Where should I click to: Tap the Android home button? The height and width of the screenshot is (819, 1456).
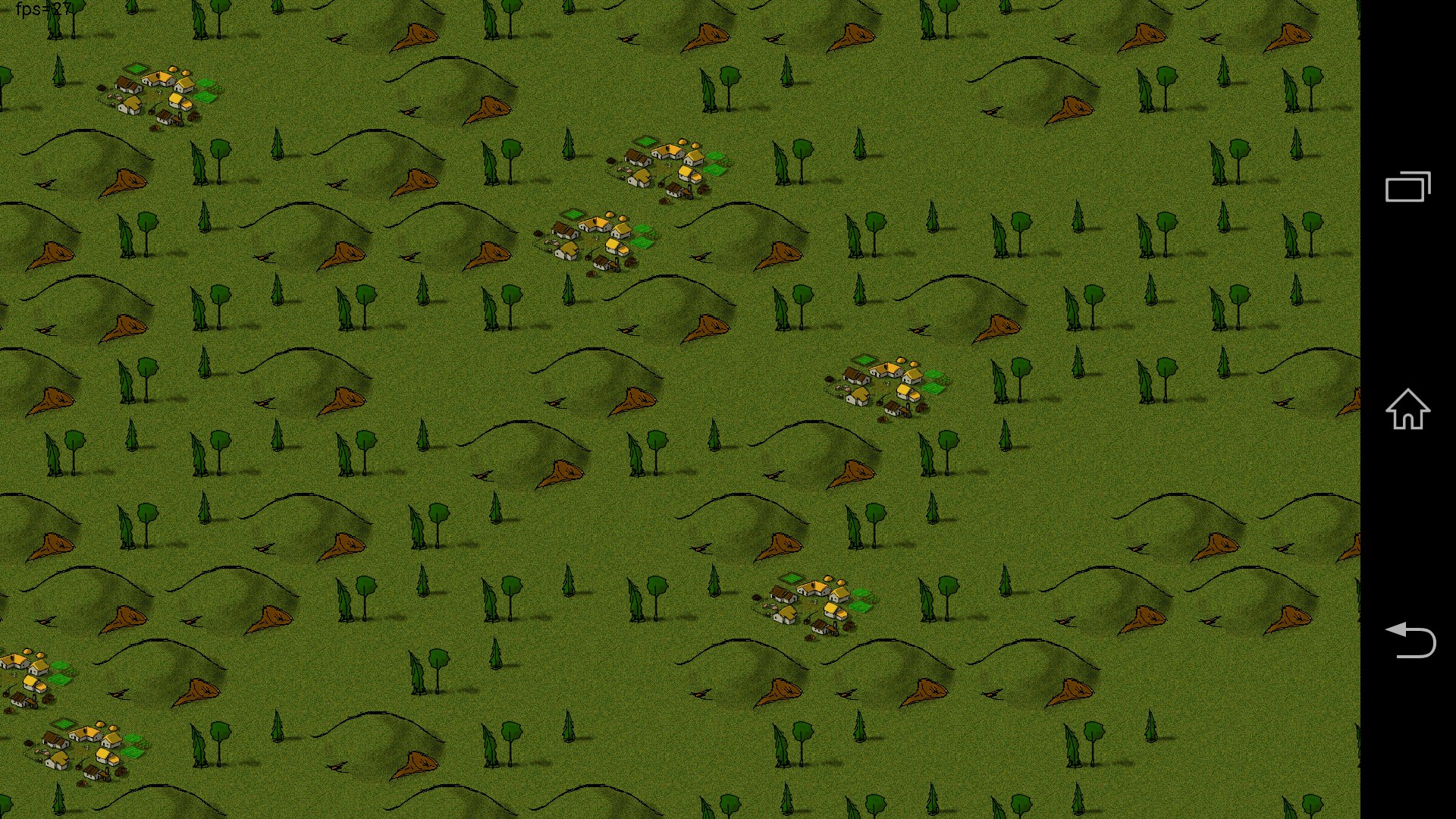tap(1407, 409)
